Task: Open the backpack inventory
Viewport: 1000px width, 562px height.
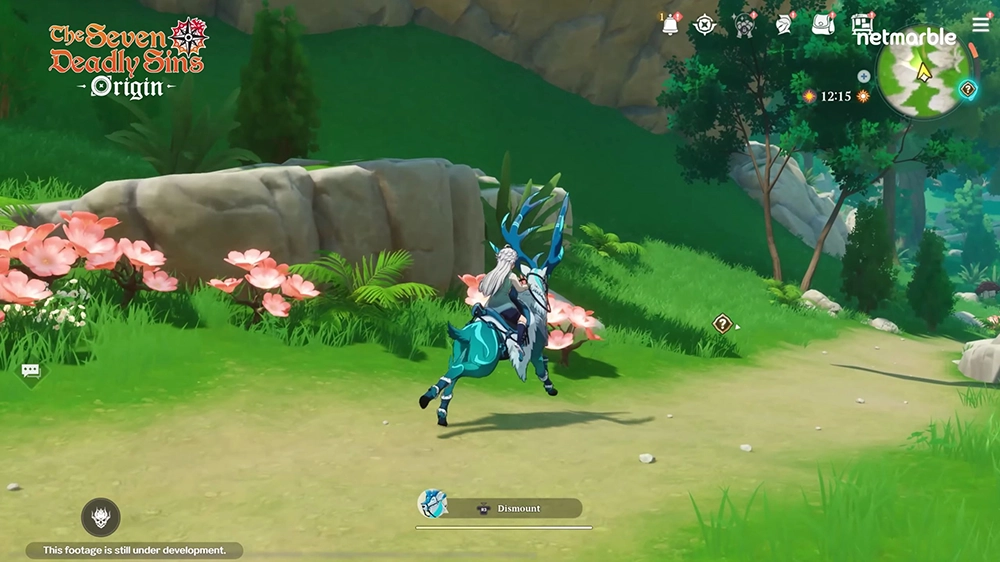Action: click(x=823, y=25)
